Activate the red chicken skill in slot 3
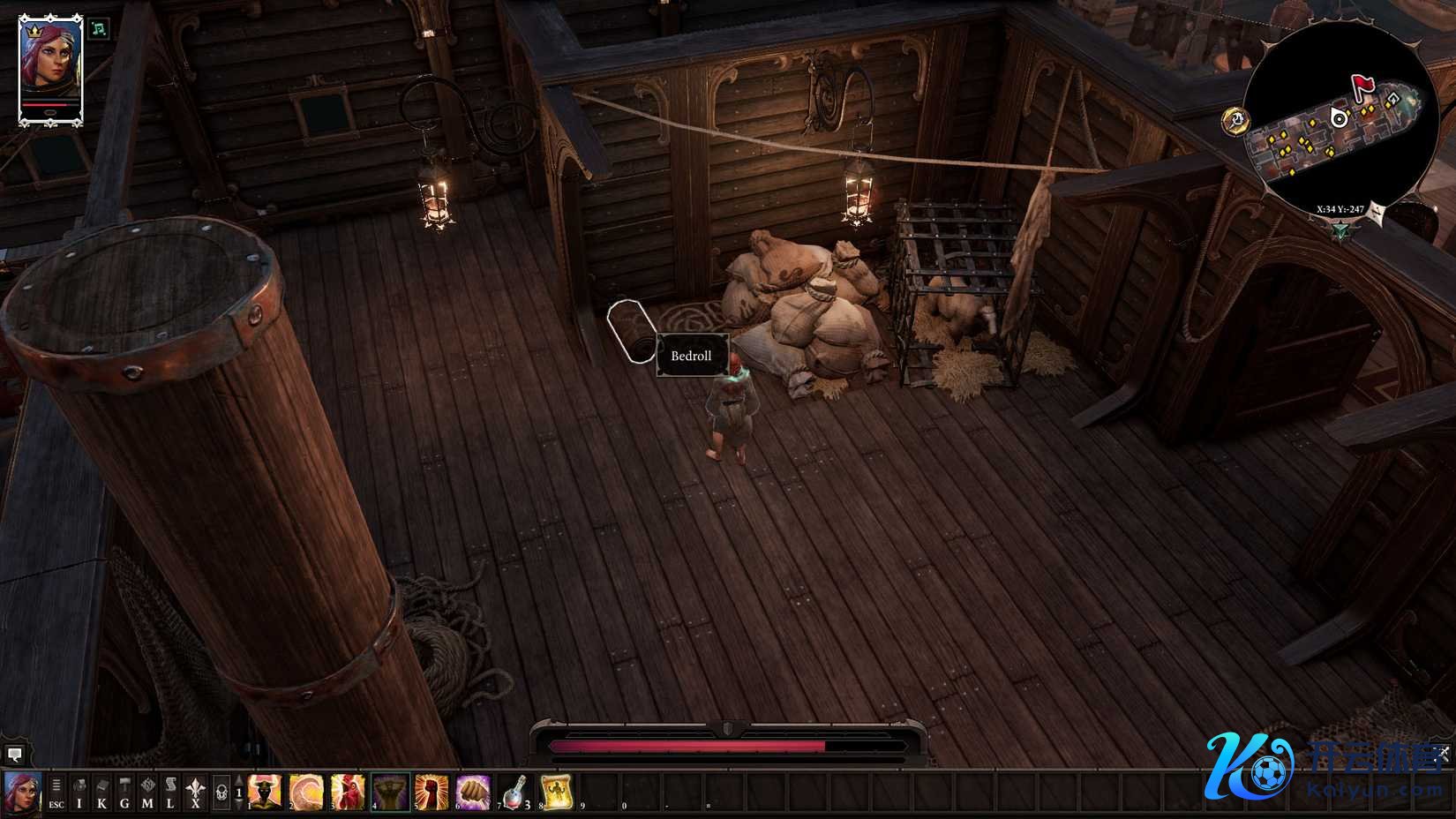 point(349,792)
